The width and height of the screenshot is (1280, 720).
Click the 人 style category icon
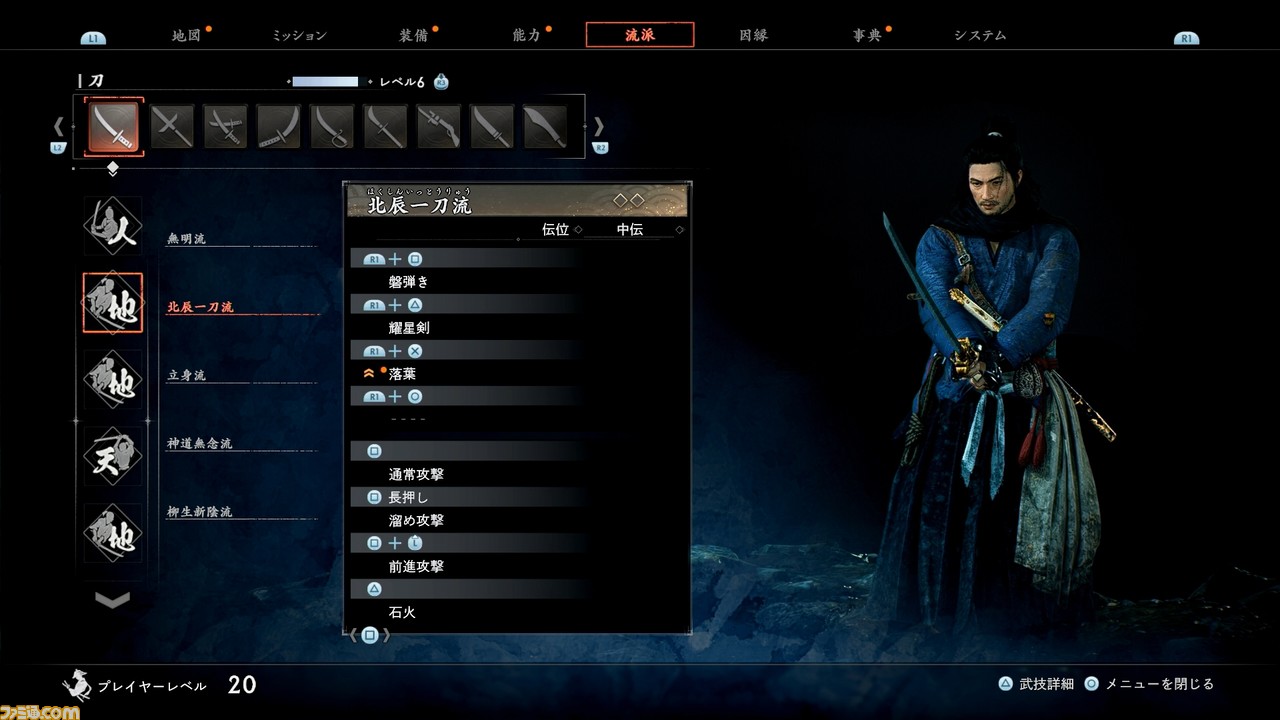coord(112,226)
